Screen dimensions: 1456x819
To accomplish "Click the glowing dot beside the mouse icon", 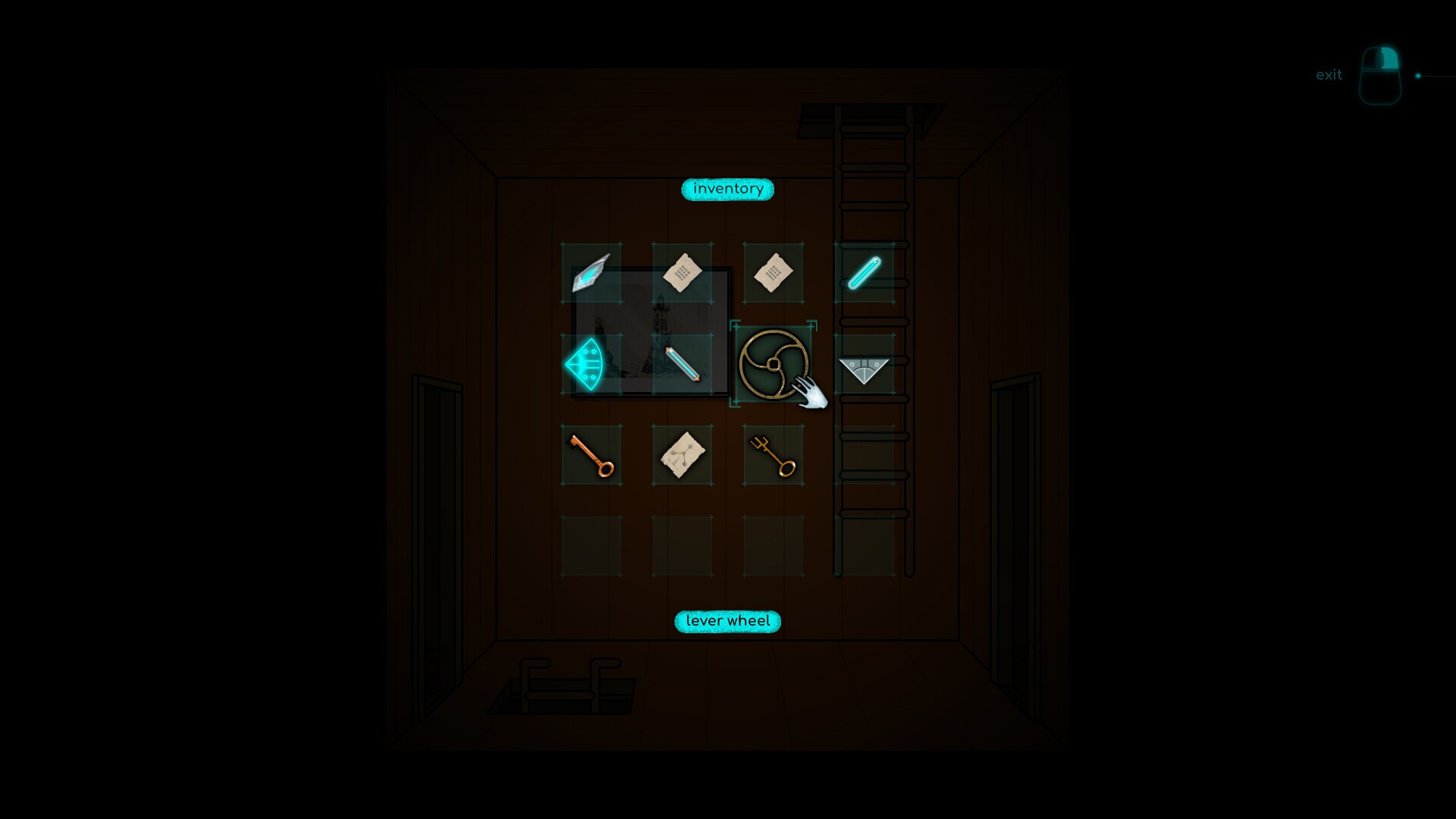I will [x=1420, y=74].
